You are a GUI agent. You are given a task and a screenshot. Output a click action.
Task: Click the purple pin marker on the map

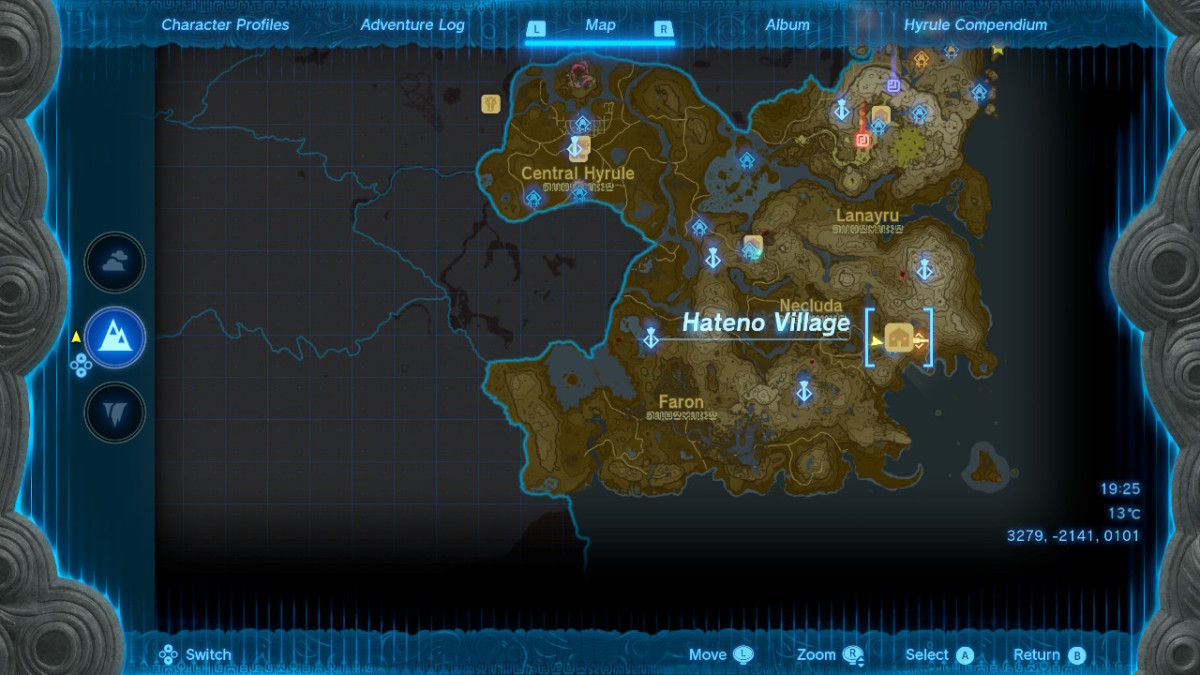pyautogui.click(x=893, y=86)
